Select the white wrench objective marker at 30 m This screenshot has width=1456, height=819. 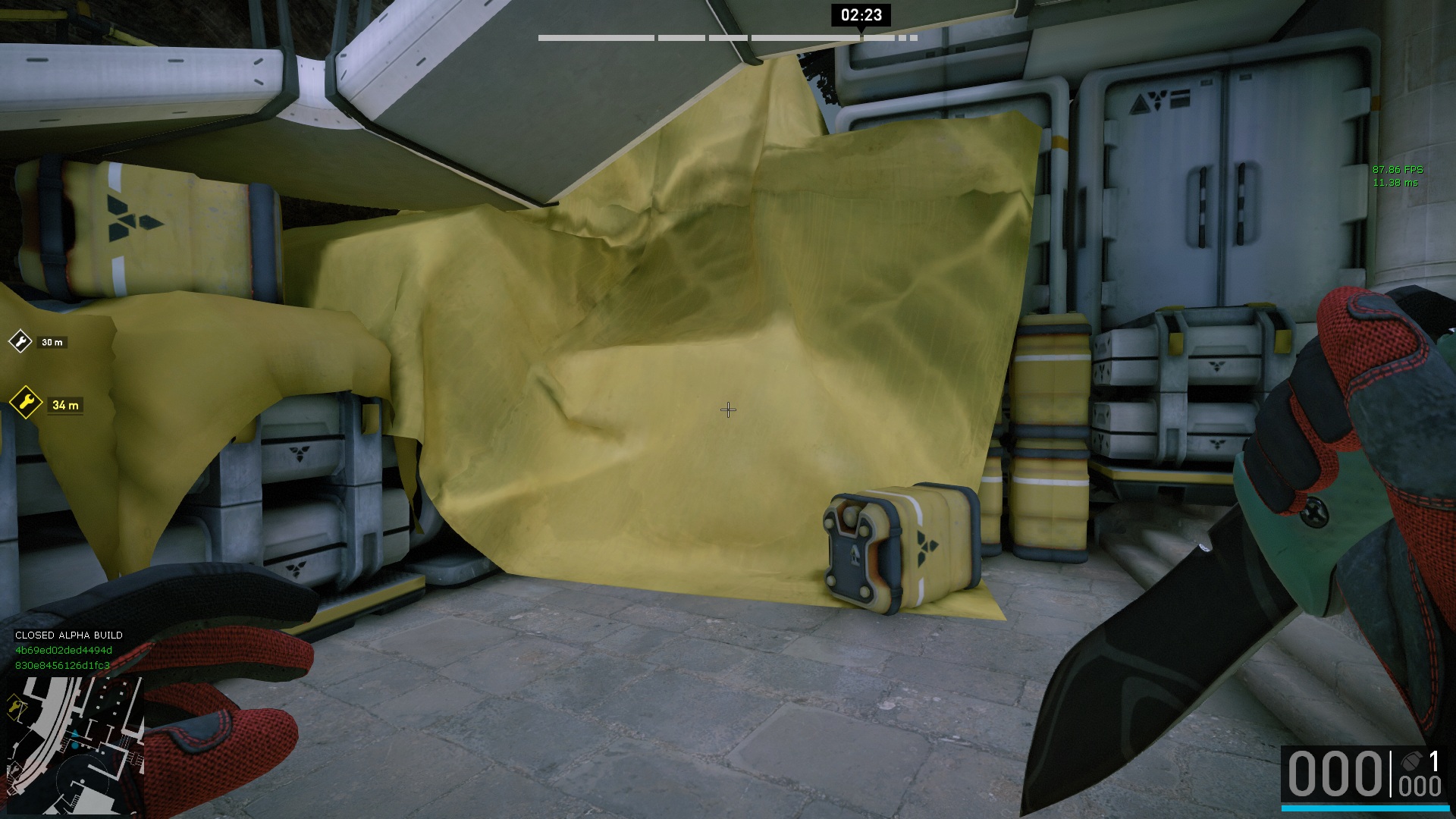(20, 341)
